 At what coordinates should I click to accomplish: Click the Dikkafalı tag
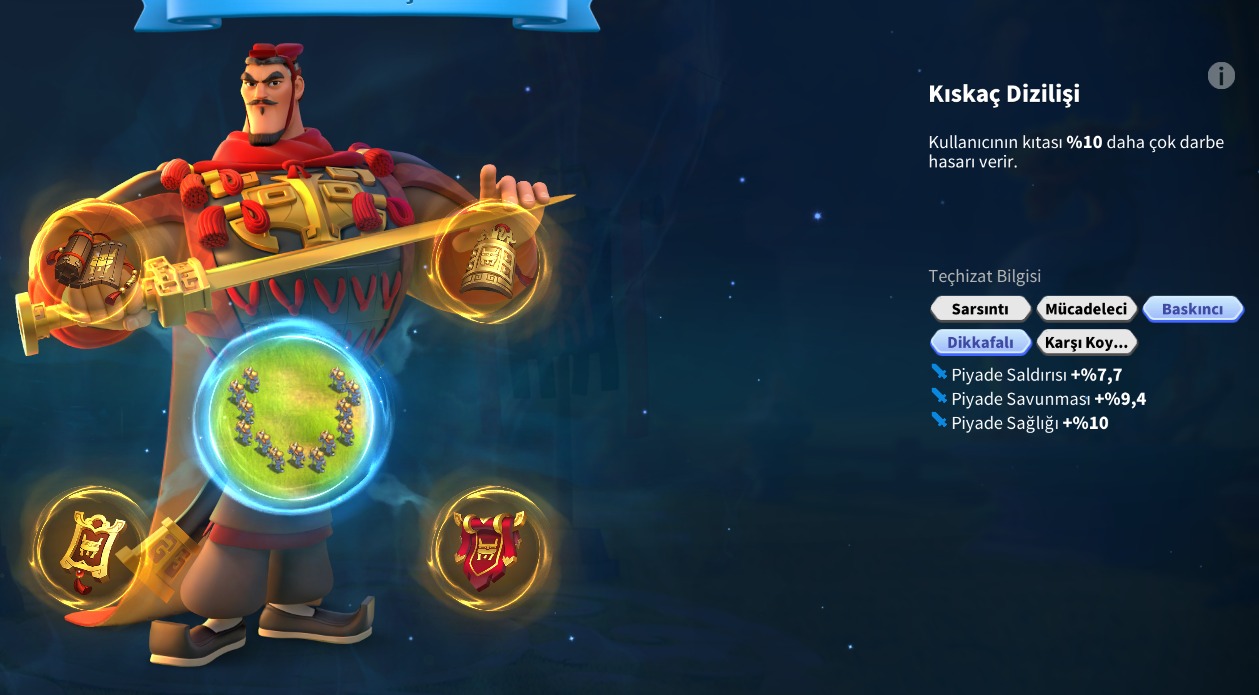980,342
